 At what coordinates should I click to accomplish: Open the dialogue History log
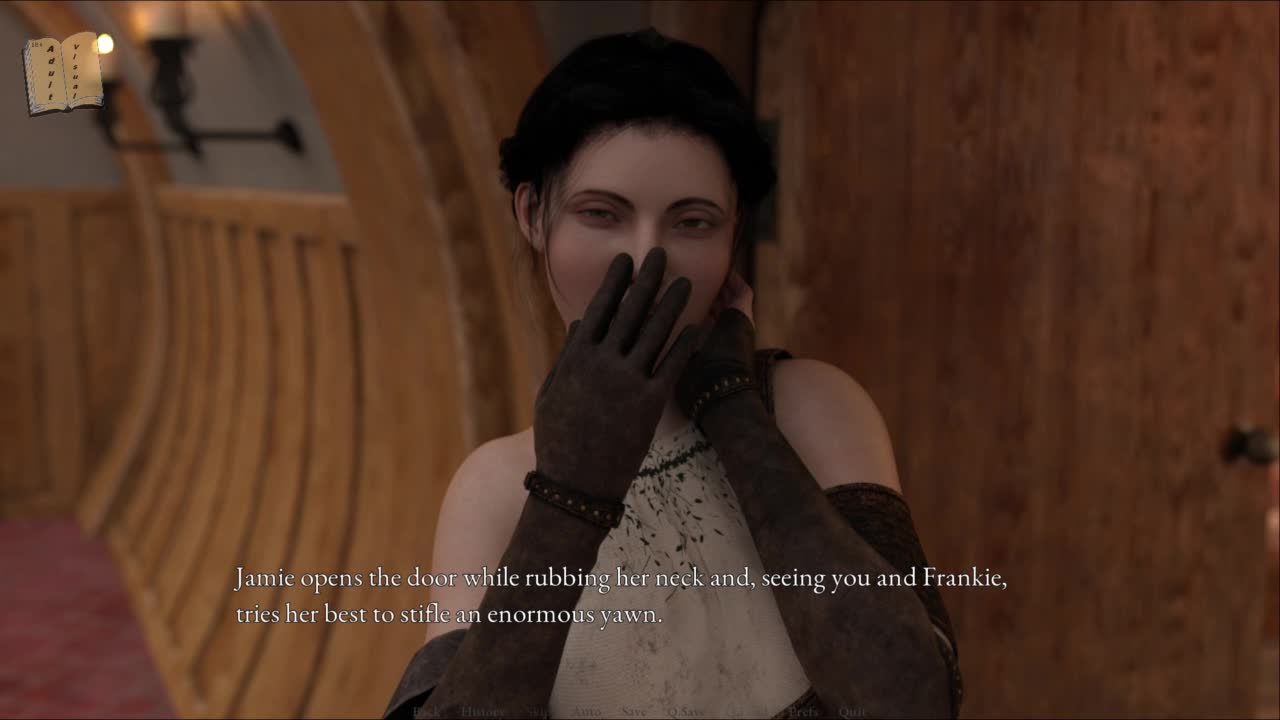483,711
